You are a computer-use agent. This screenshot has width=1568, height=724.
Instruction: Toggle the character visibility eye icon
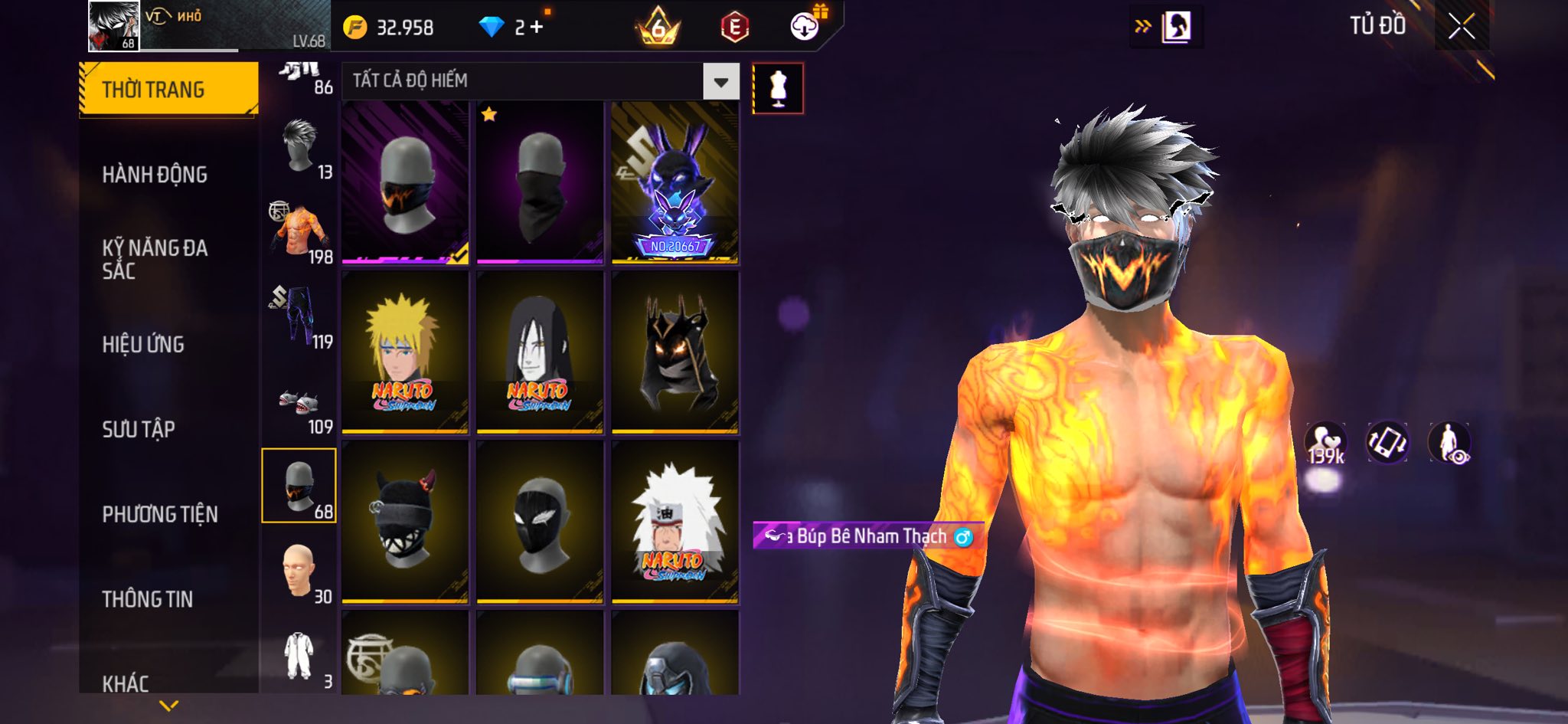point(1449,443)
